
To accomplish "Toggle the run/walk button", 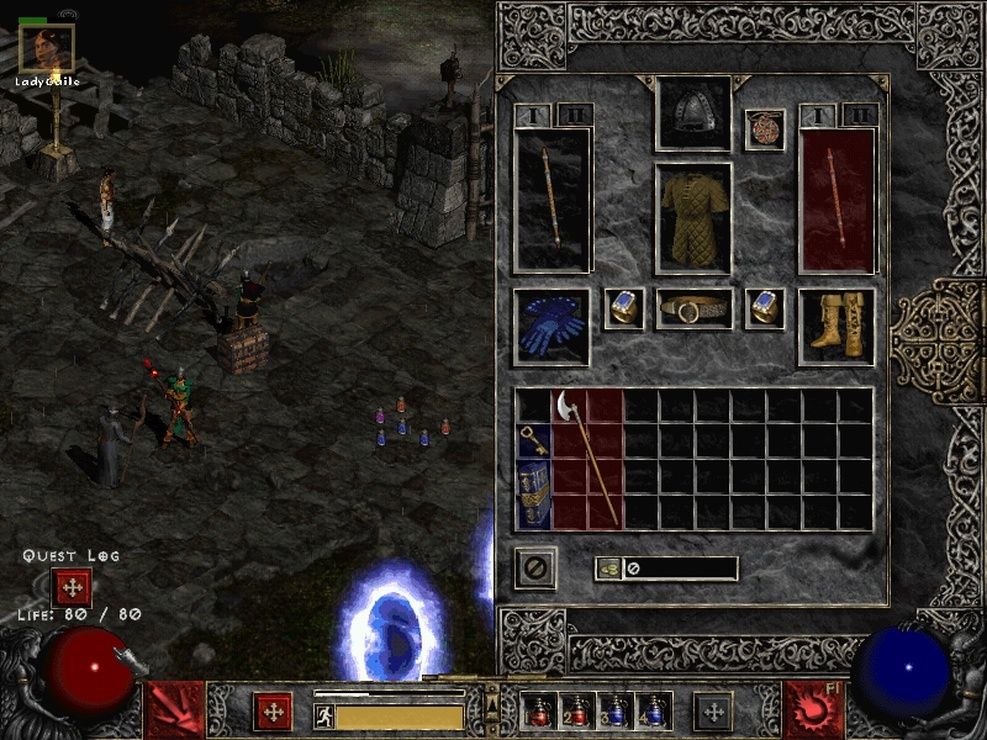I will [x=323, y=715].
